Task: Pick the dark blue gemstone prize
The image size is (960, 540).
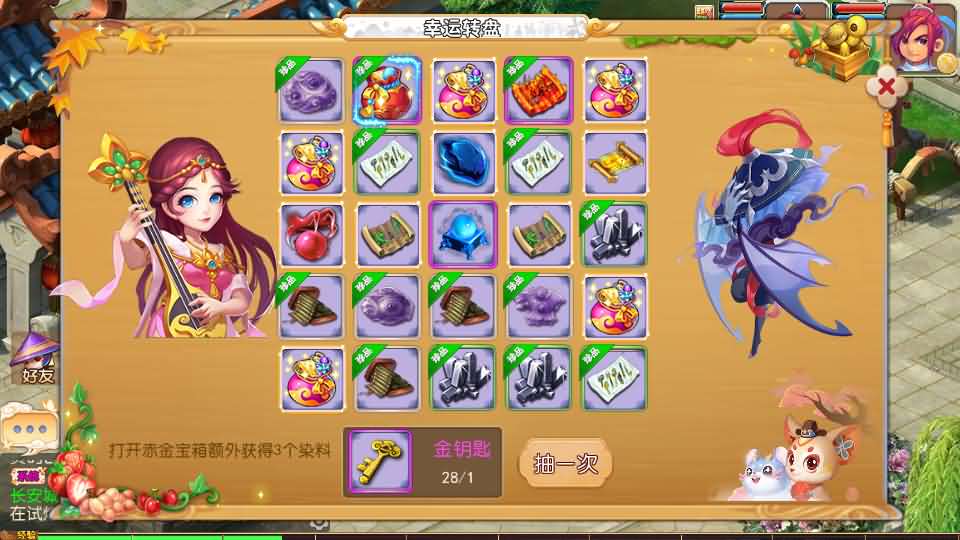Action: (463, 162)
